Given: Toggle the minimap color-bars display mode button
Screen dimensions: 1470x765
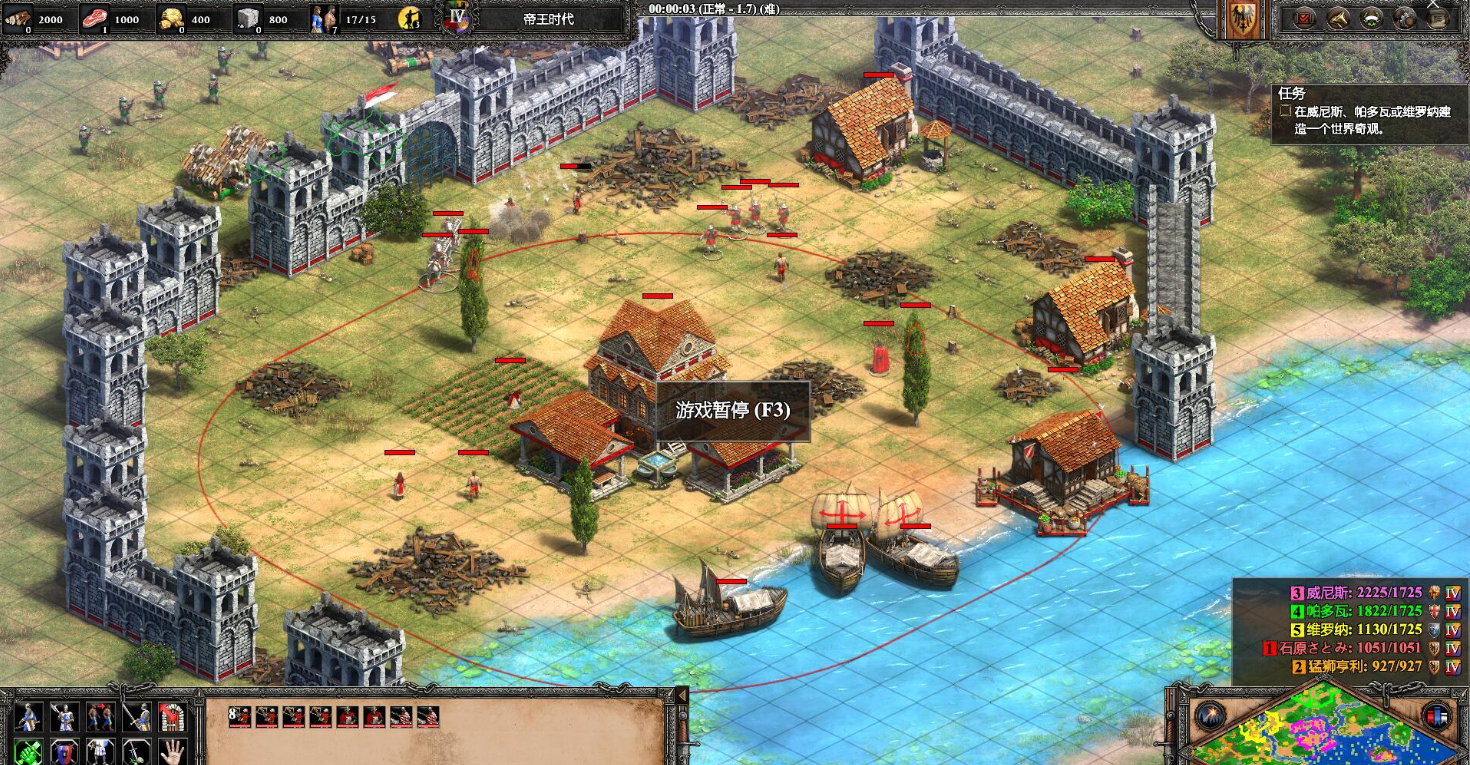Looking at the screenshot, I should tap(1438, 716).
